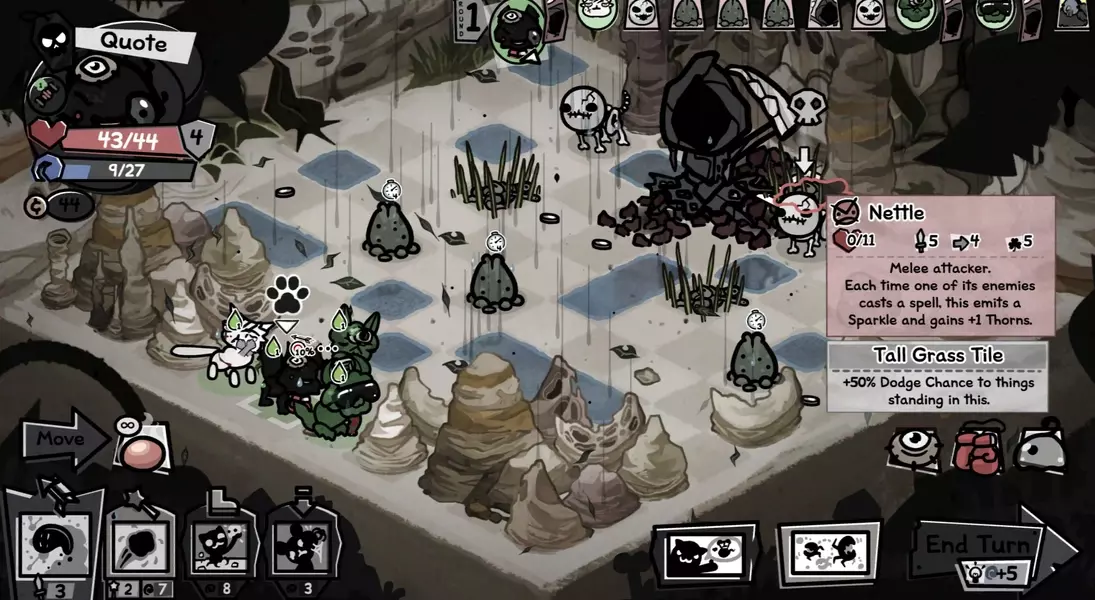1095x600 pixels.
Task: Open the two tumbling figures card
Action: click(828, 553)
